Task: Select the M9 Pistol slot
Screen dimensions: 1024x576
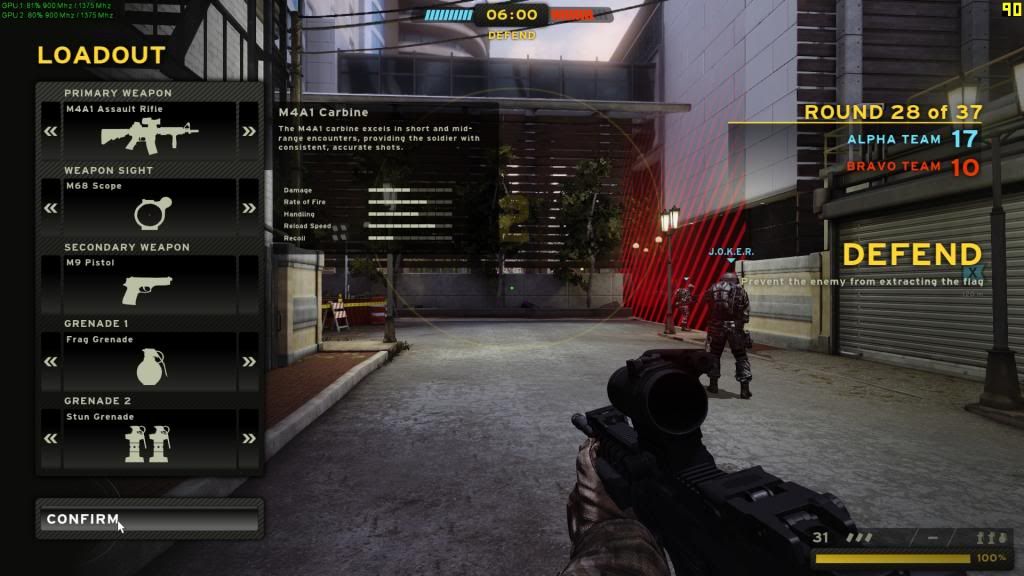Action: pos(150,284)
